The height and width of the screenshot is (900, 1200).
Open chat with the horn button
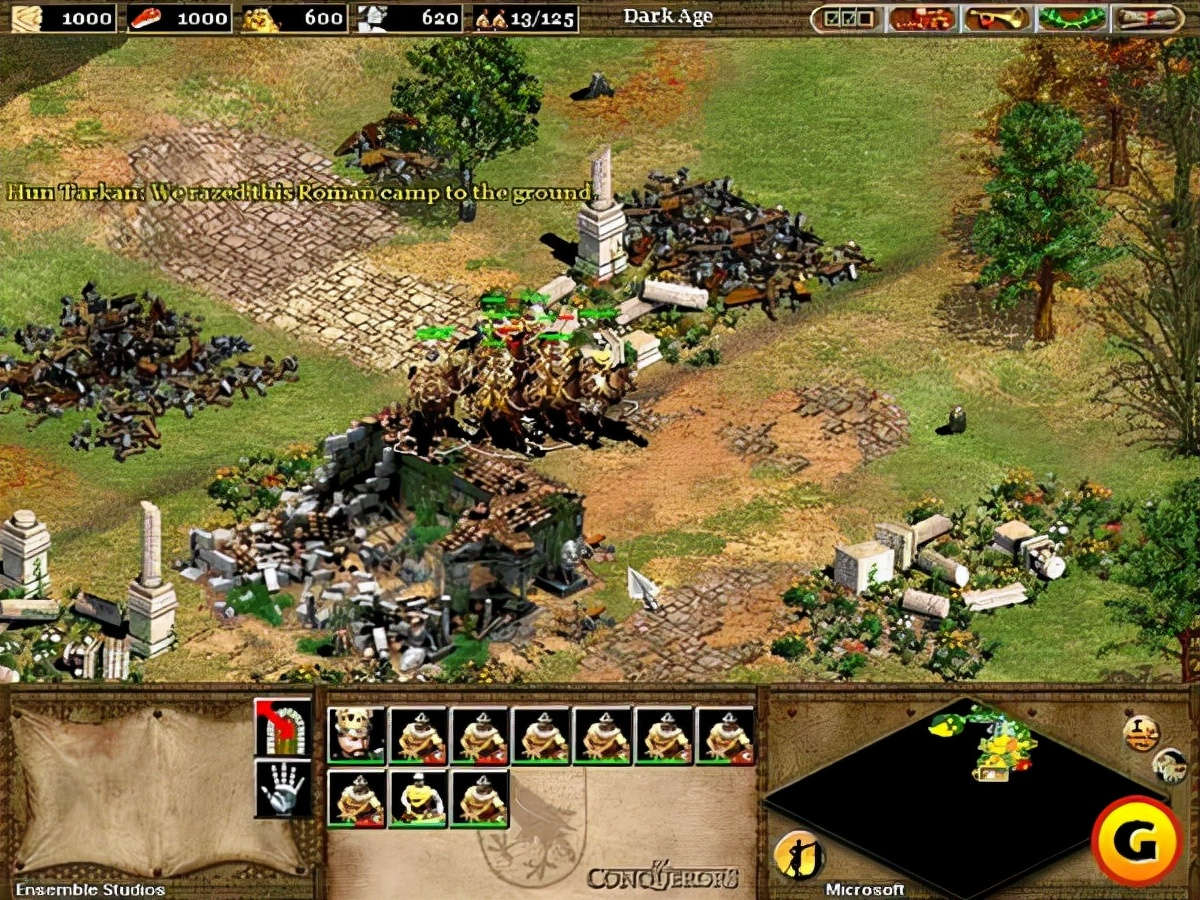[x=997, y=18]
